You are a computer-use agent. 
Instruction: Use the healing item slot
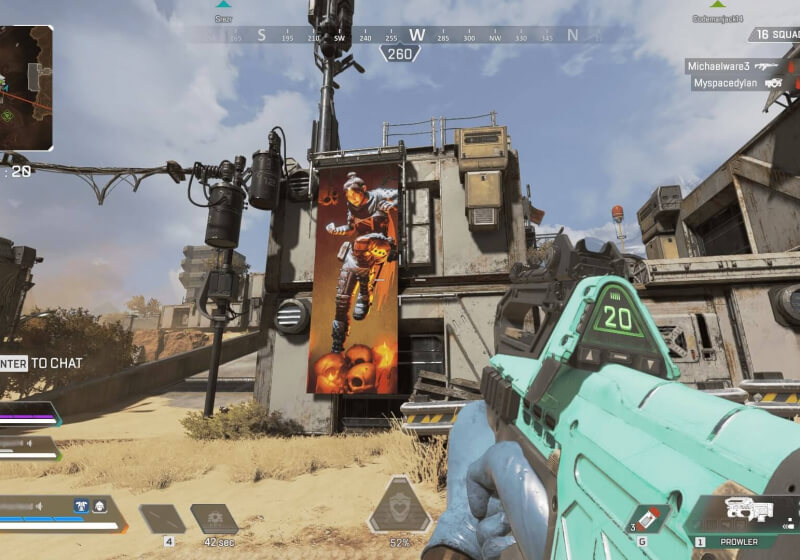pyautogui.click(x=162, y=519)
